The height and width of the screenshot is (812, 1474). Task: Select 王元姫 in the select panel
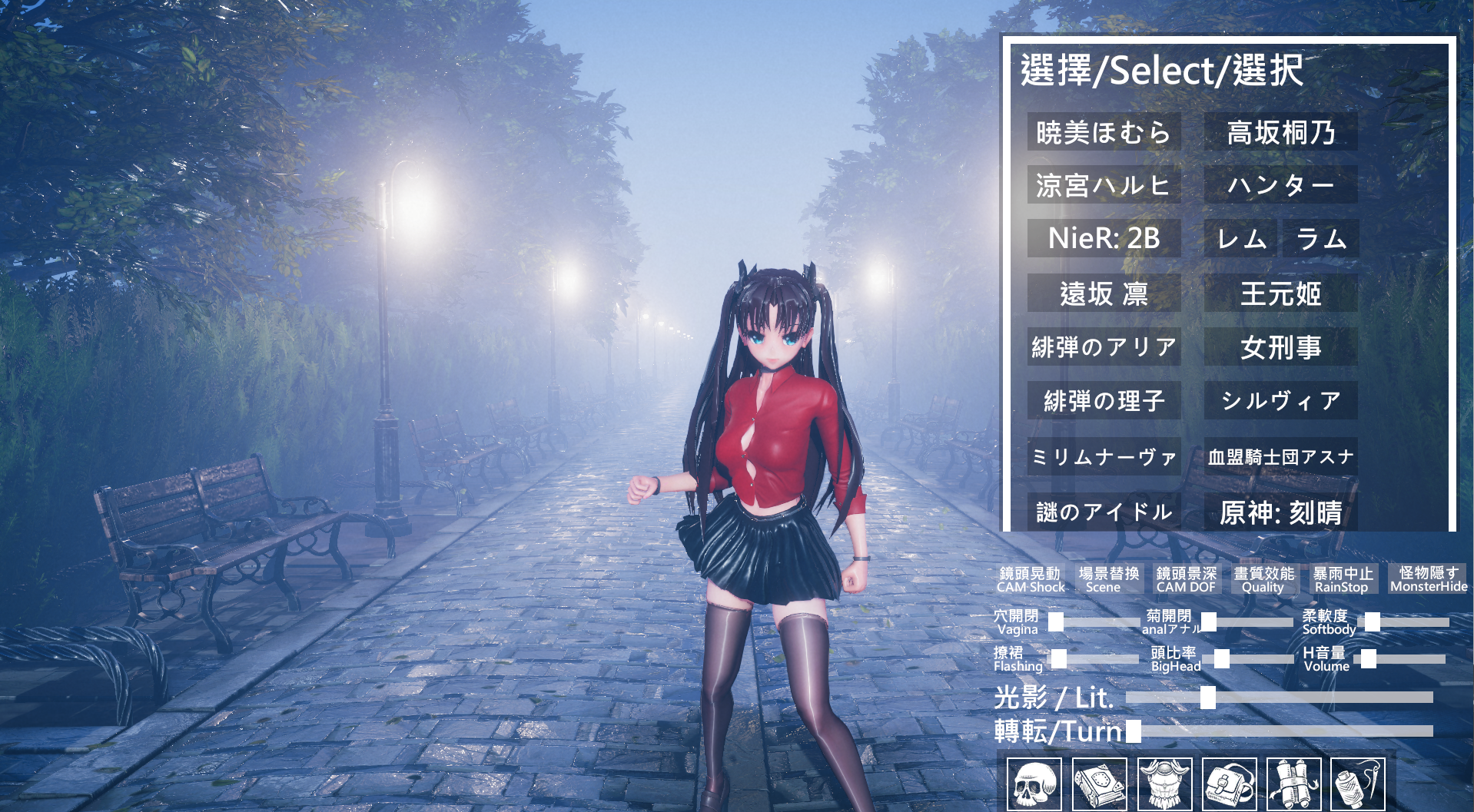1280,293
